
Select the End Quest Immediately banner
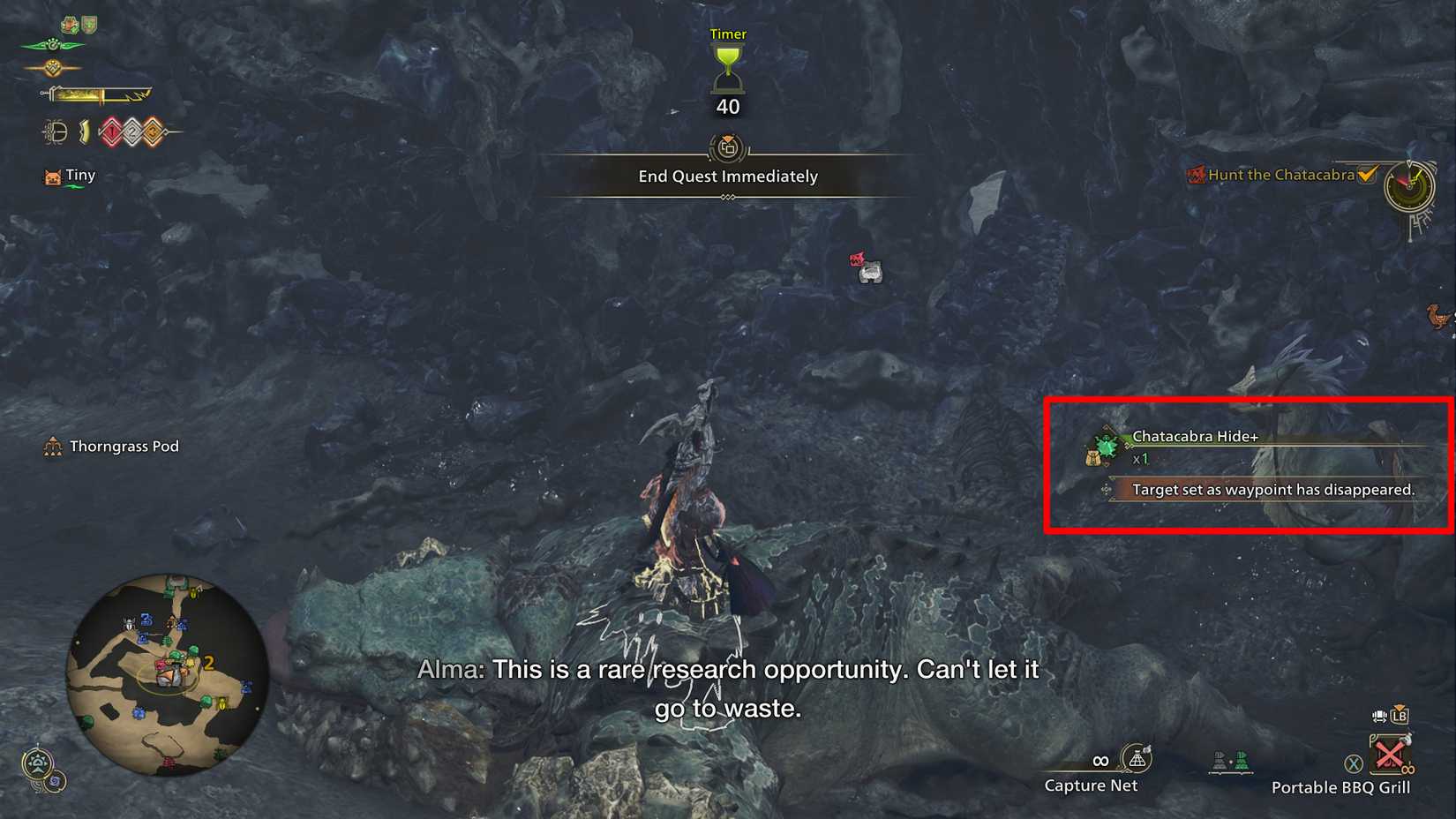[727, 177]
